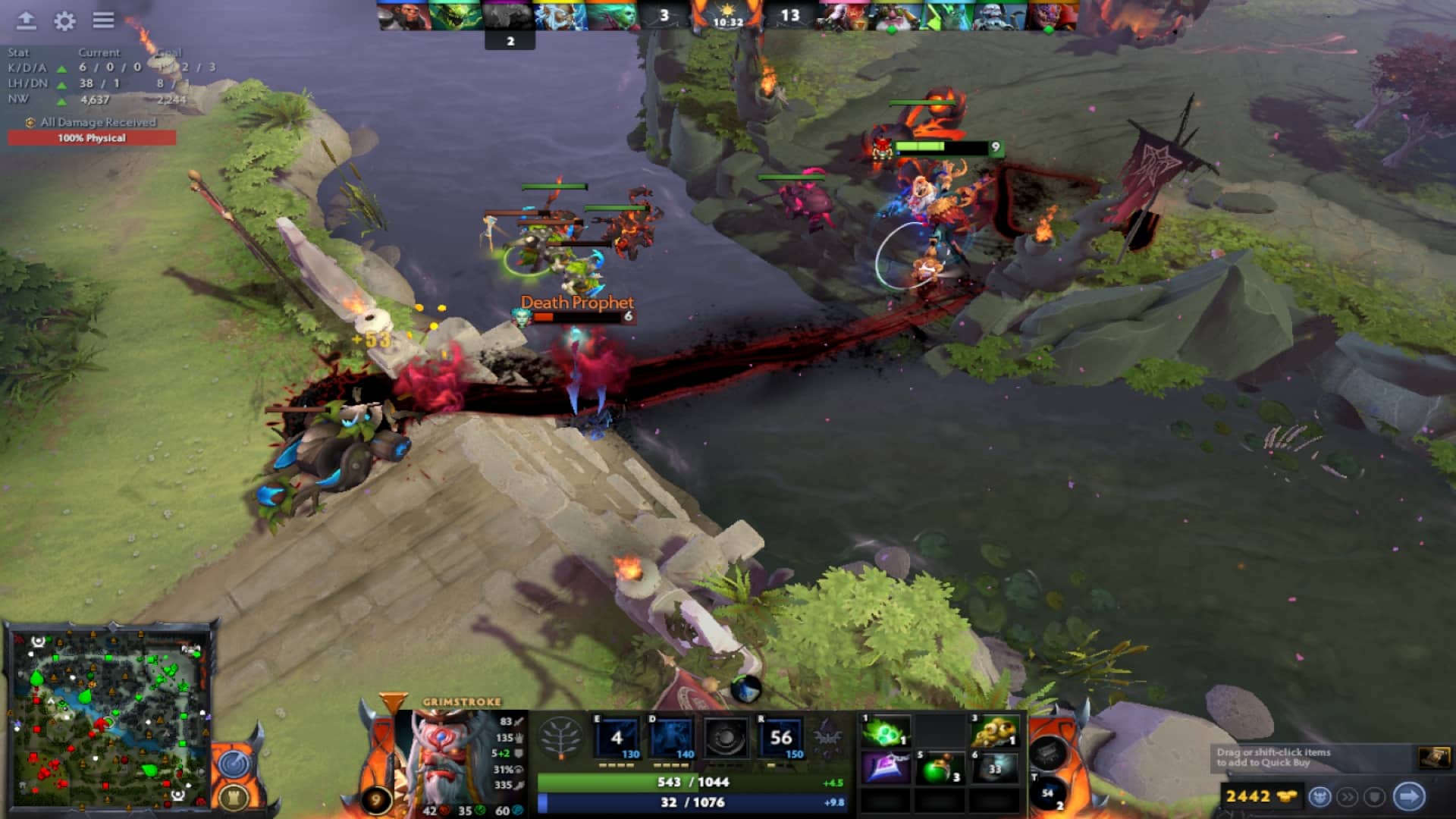Click the rightmost Dire hero portrait on top bar
This screenshot has height=819, width=1456.
1054,12
